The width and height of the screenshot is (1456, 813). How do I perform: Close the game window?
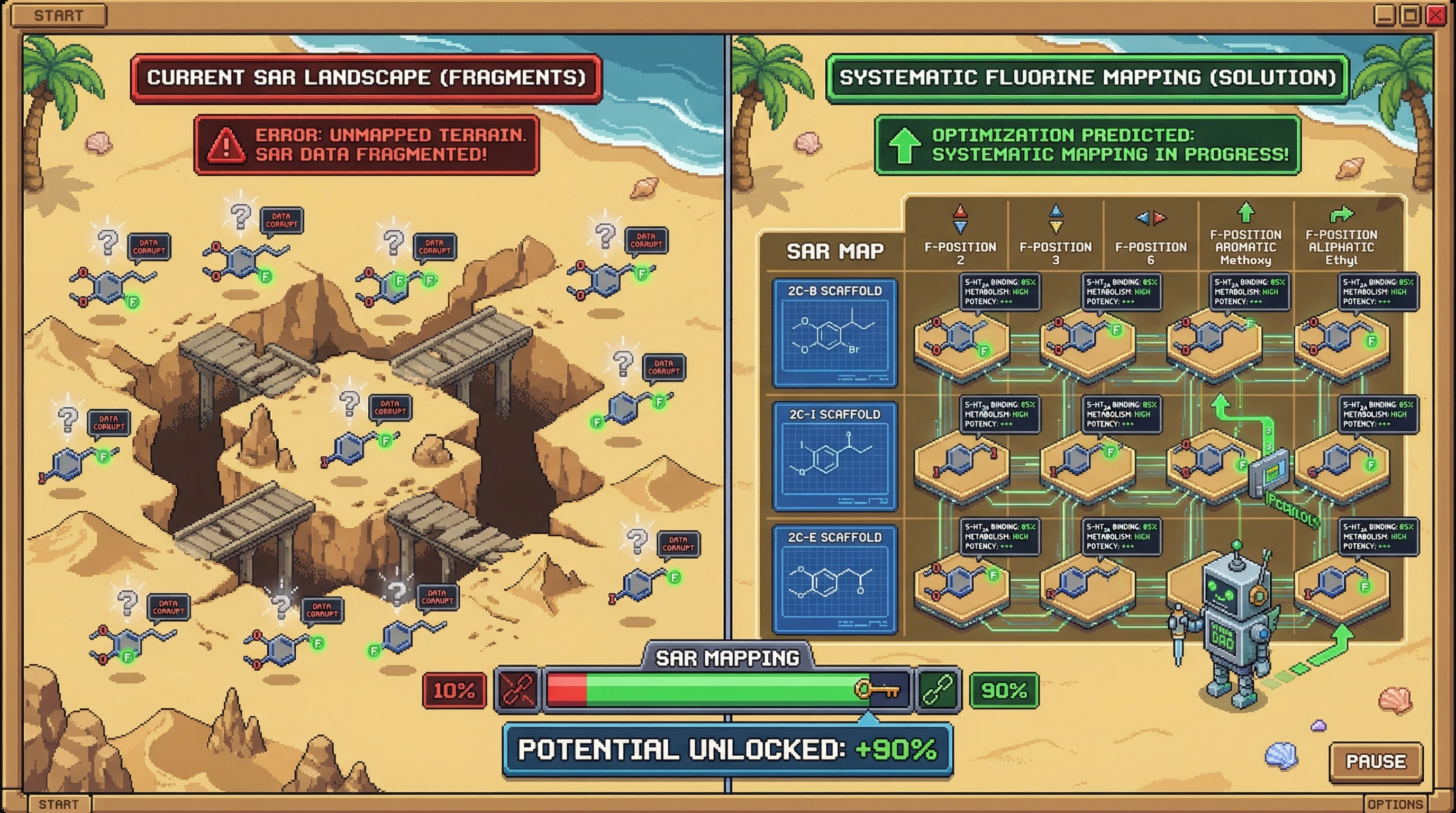coord(1436,15)
